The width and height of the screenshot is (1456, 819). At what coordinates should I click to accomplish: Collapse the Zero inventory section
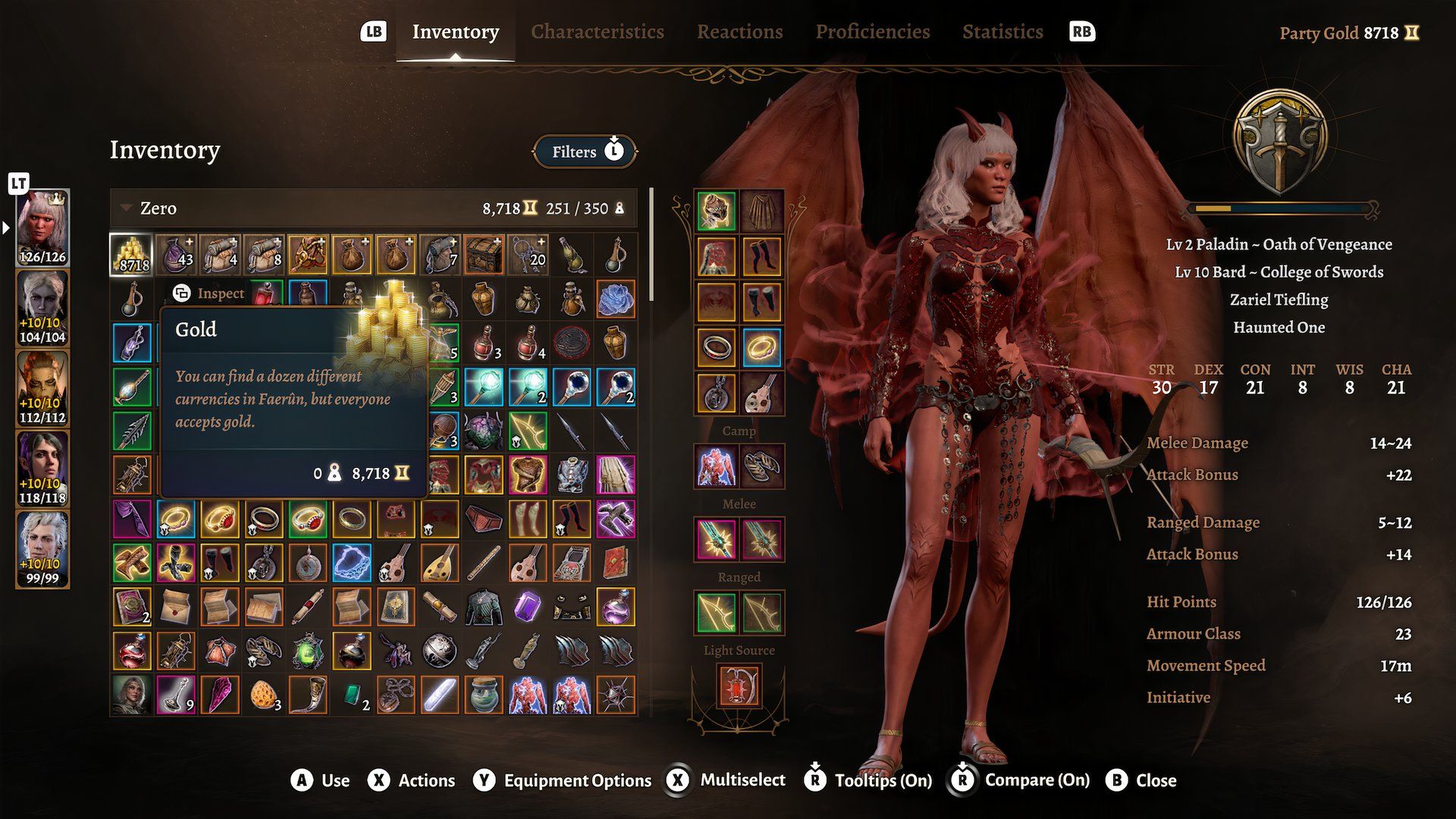(127, 209)
